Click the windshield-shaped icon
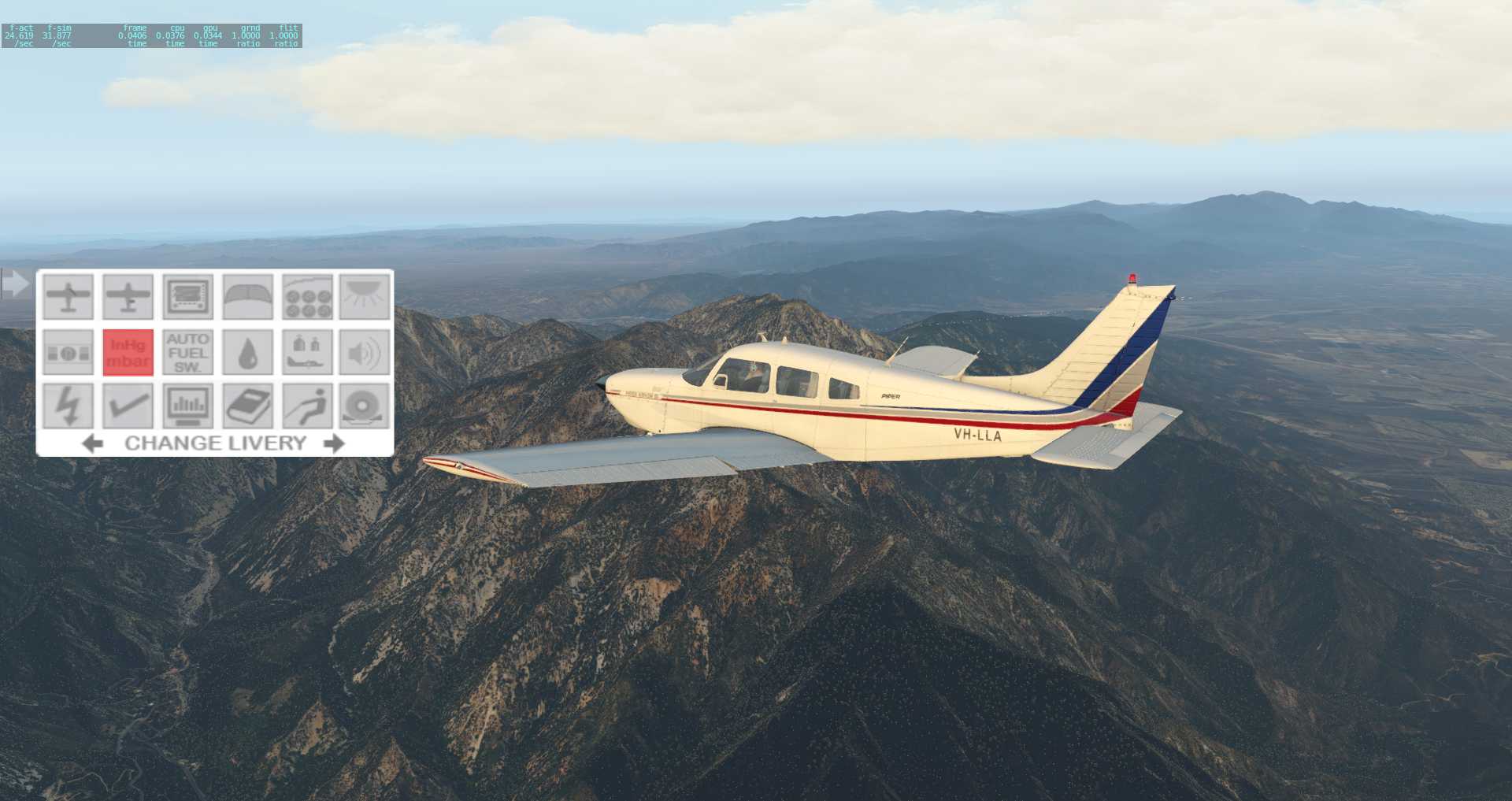Viewport: 1512px width, 801px height. pyautogui.click(x=247, y=297)
